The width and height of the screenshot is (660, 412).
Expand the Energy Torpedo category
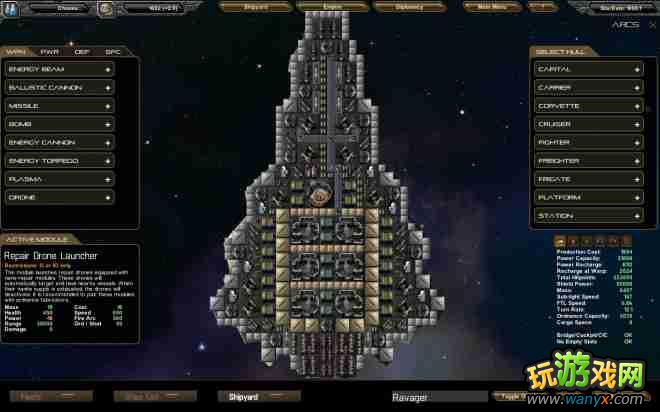[x=59, y=161]
